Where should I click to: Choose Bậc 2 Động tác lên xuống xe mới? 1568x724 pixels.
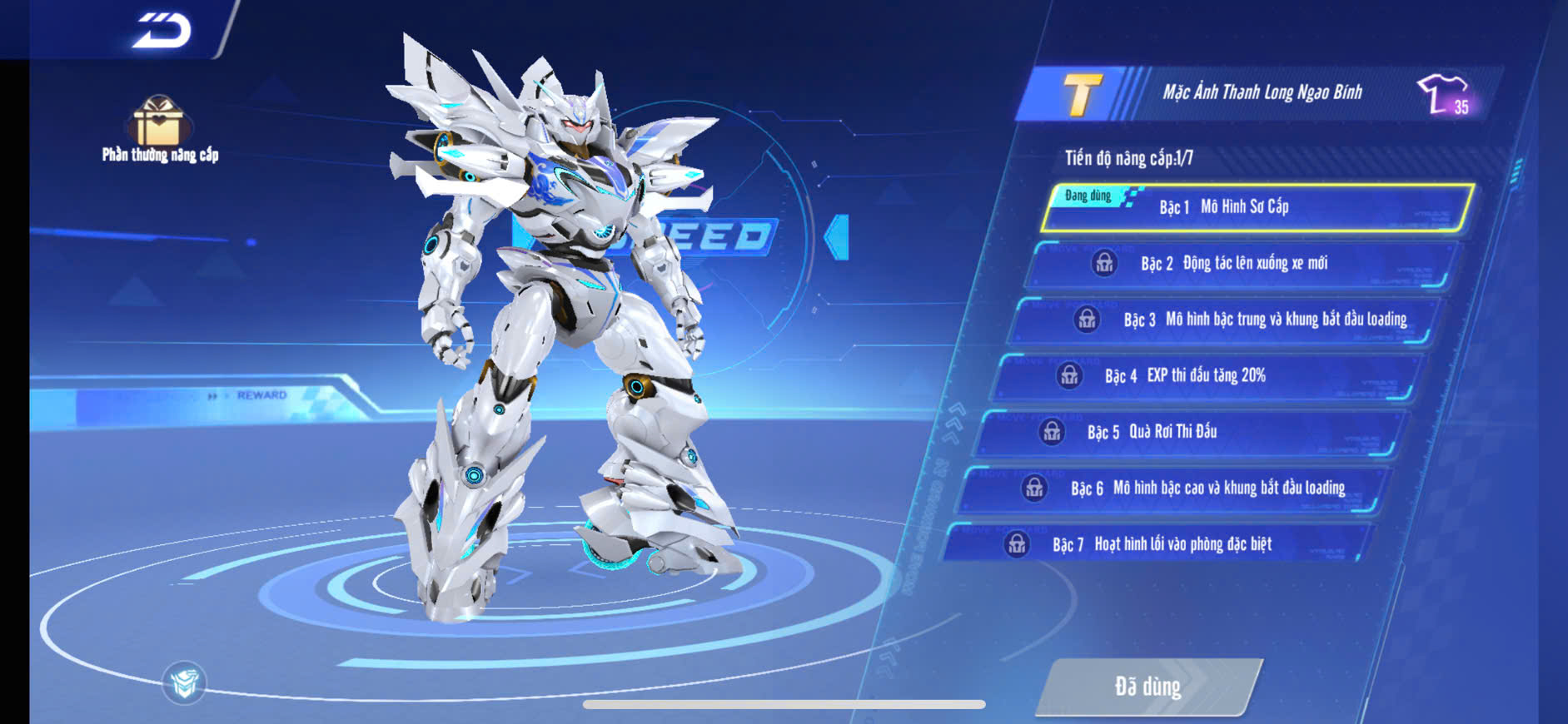[x=1241, y=264]
